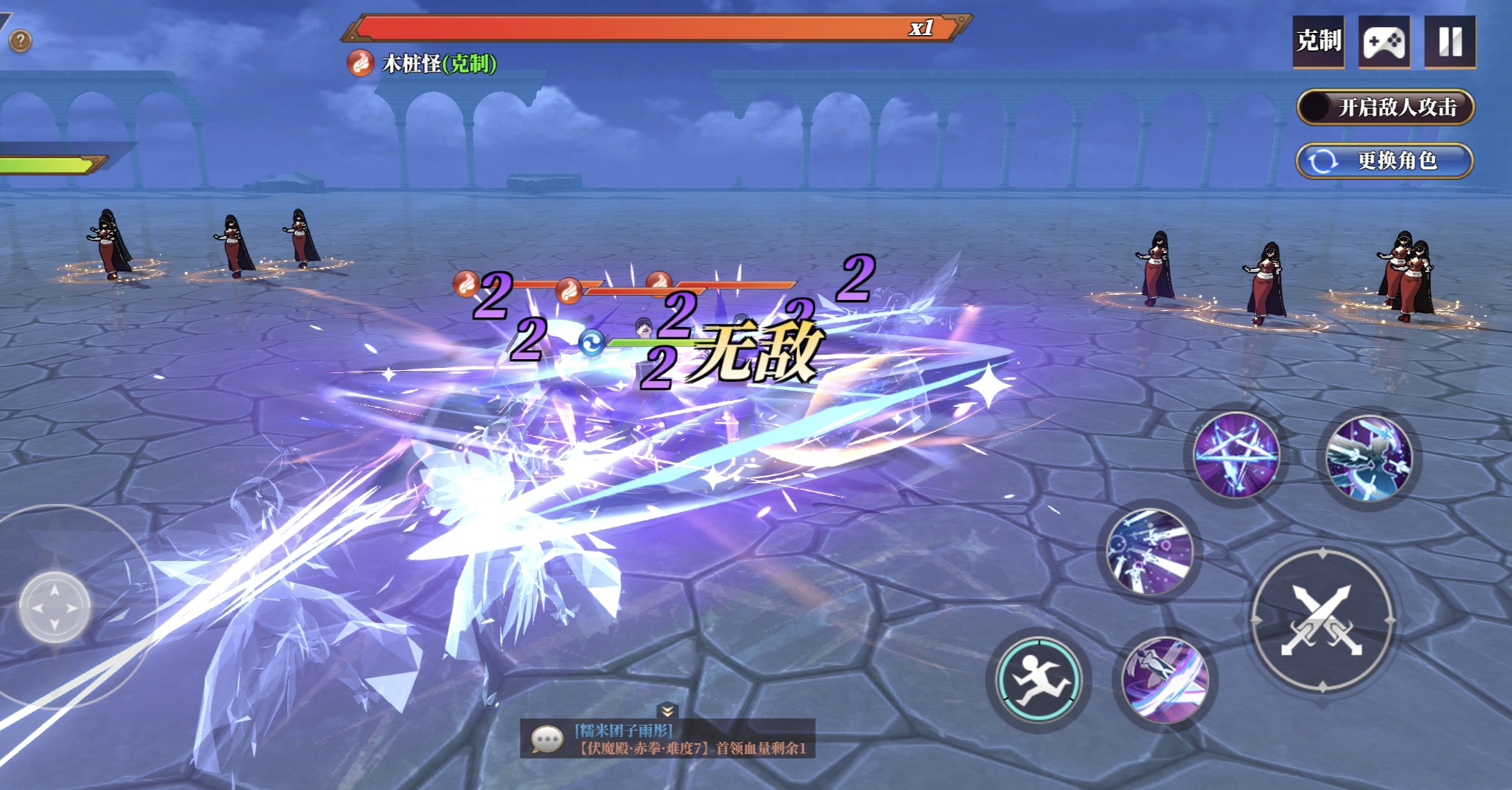Activate the purple pentagram star skill
This screenshot has height=790, width=1512.
1236,454
